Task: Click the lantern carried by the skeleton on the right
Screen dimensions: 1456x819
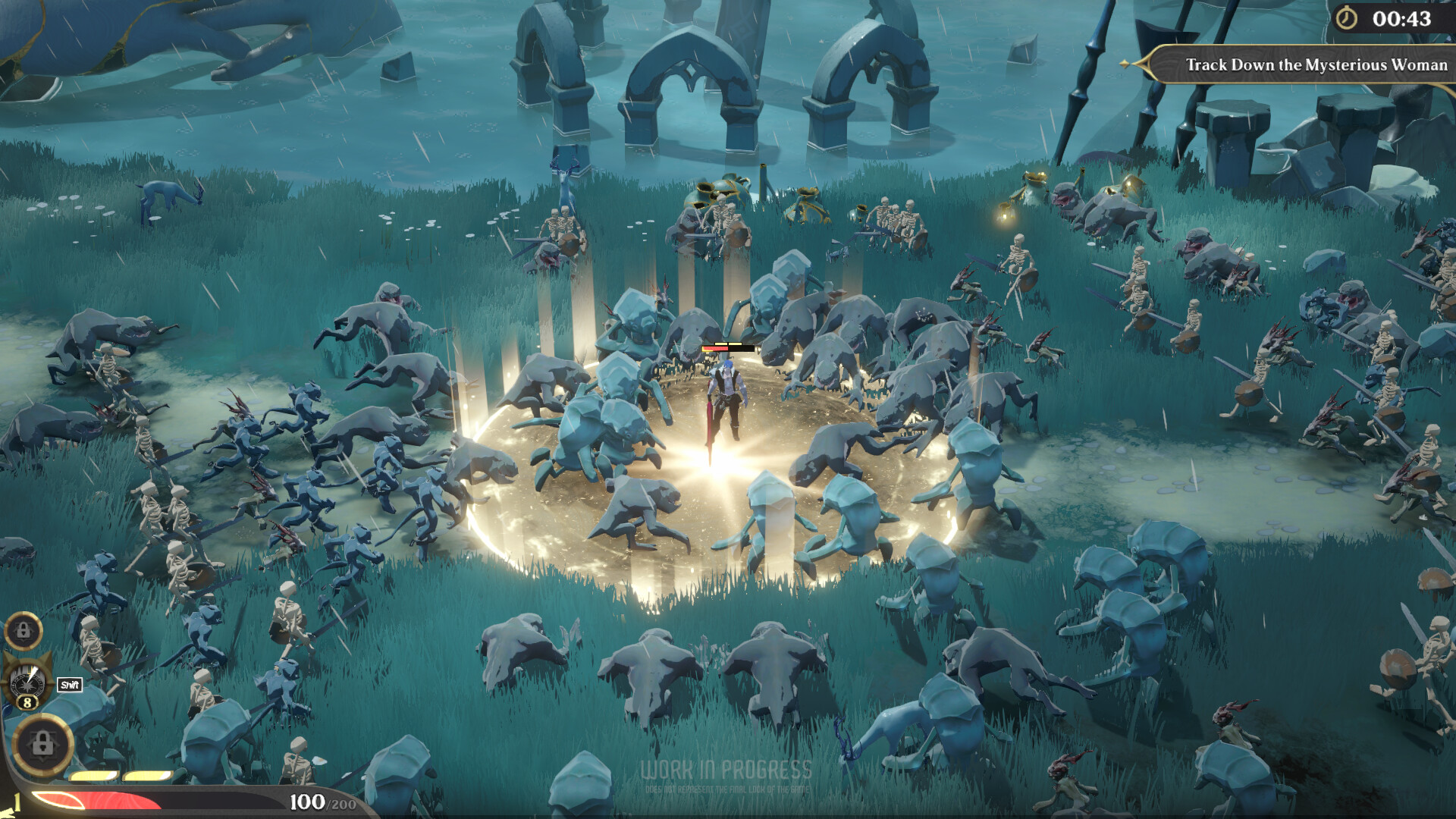Action: 1005,216
